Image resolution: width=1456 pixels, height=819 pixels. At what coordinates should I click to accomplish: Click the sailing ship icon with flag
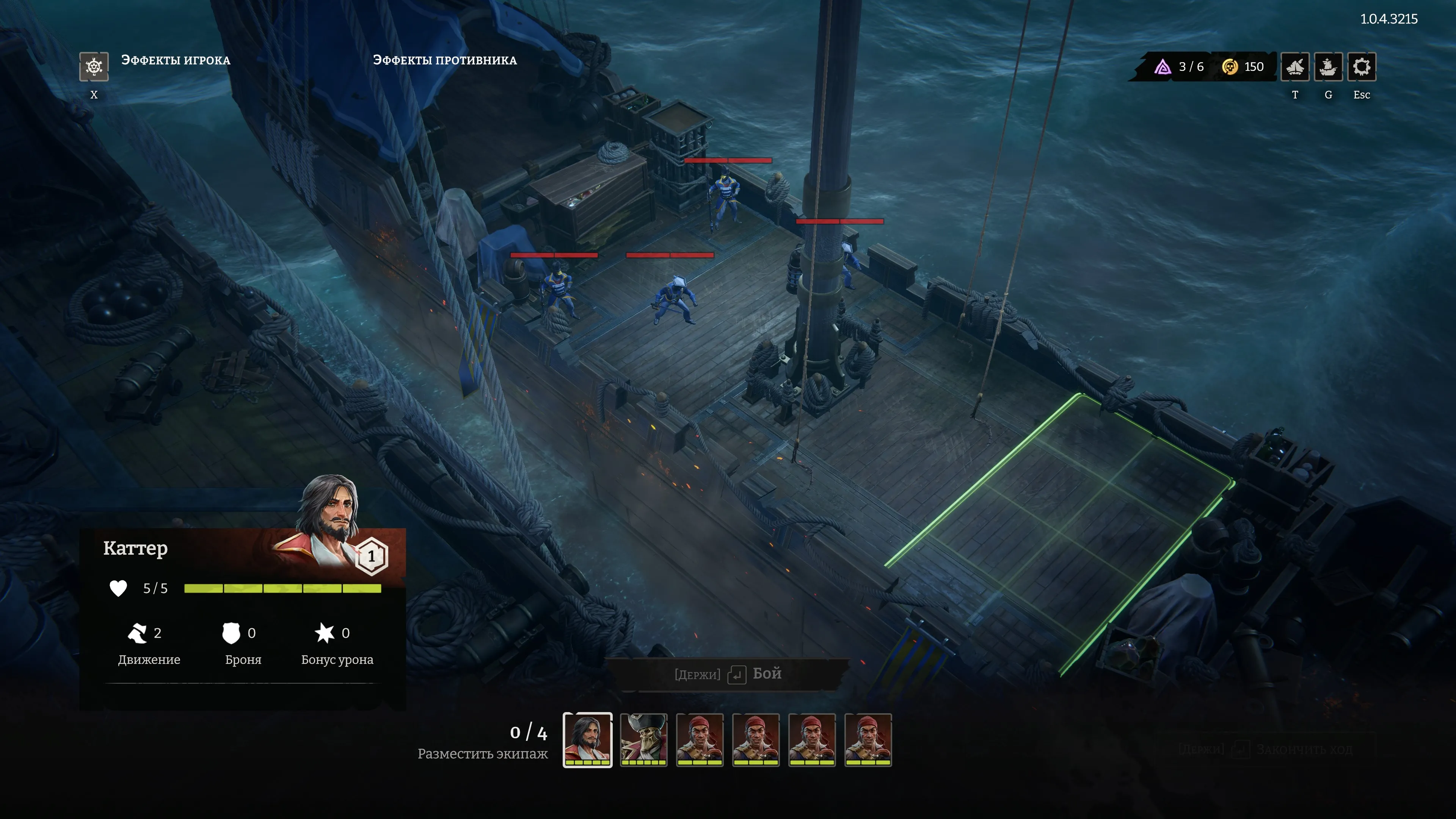1328,67
